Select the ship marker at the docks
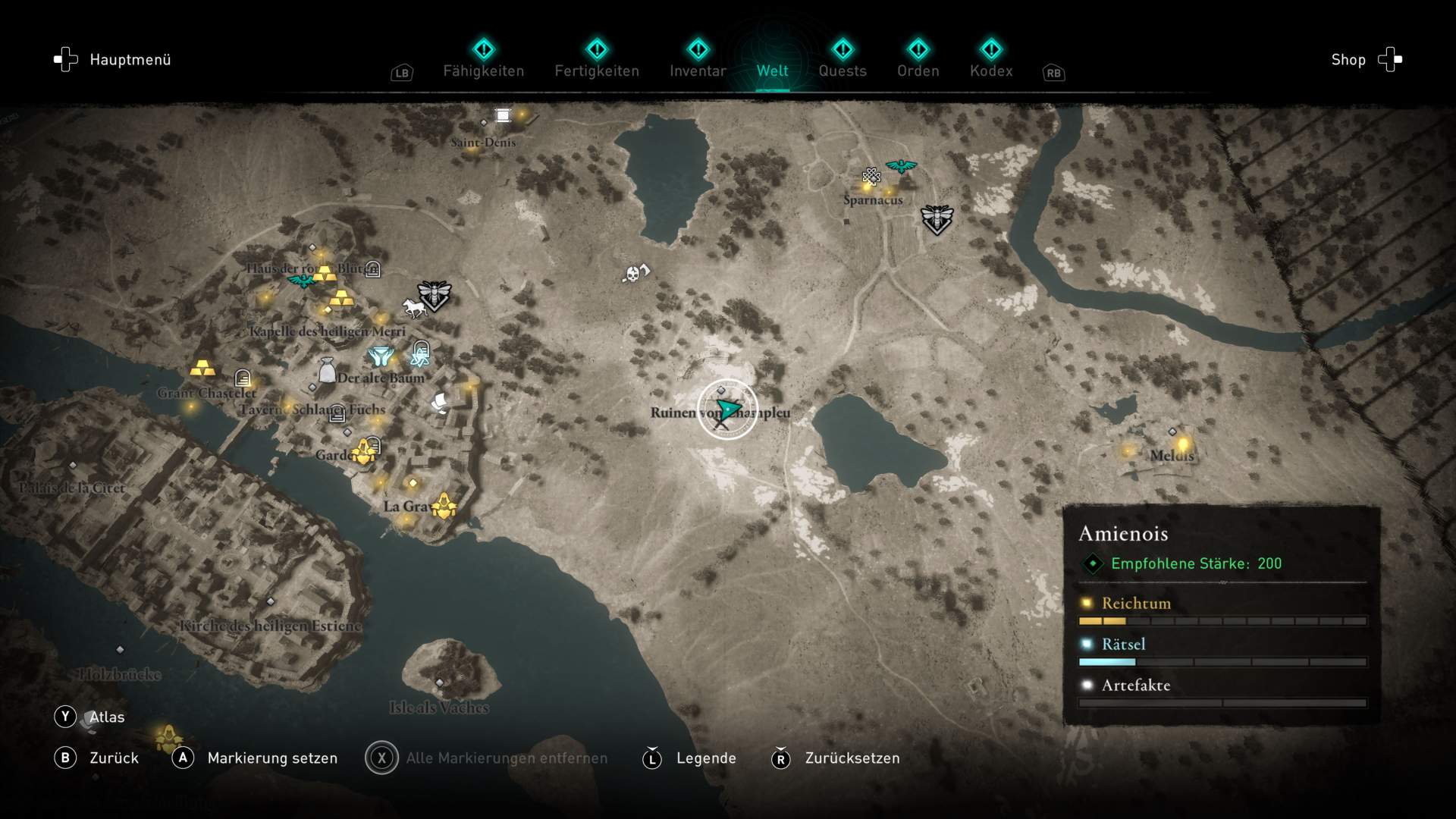This screenshot has height=819, width=1456. click(440, 403)
